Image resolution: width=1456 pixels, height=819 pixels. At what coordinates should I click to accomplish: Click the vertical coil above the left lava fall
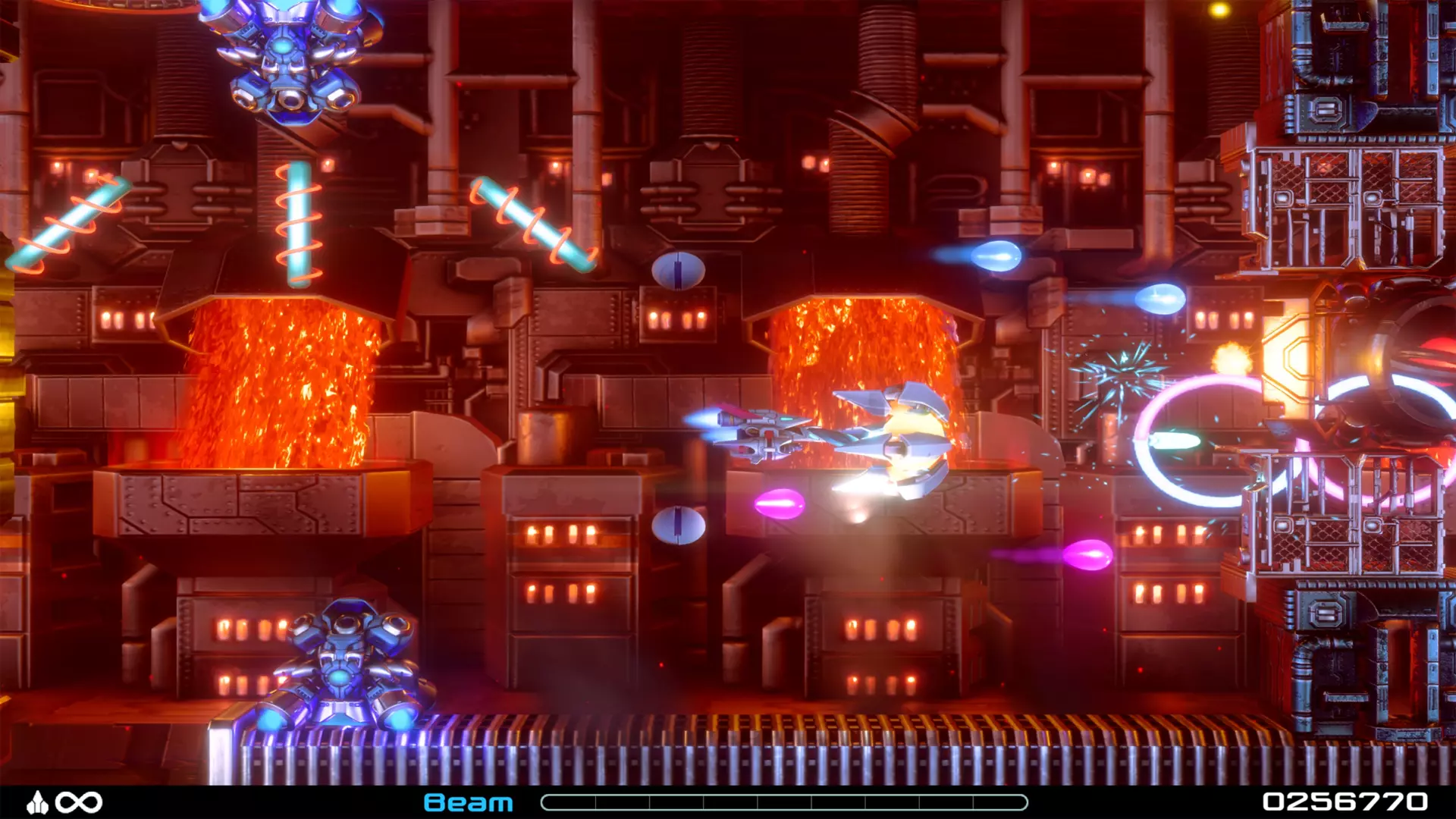tap(300, 224)
